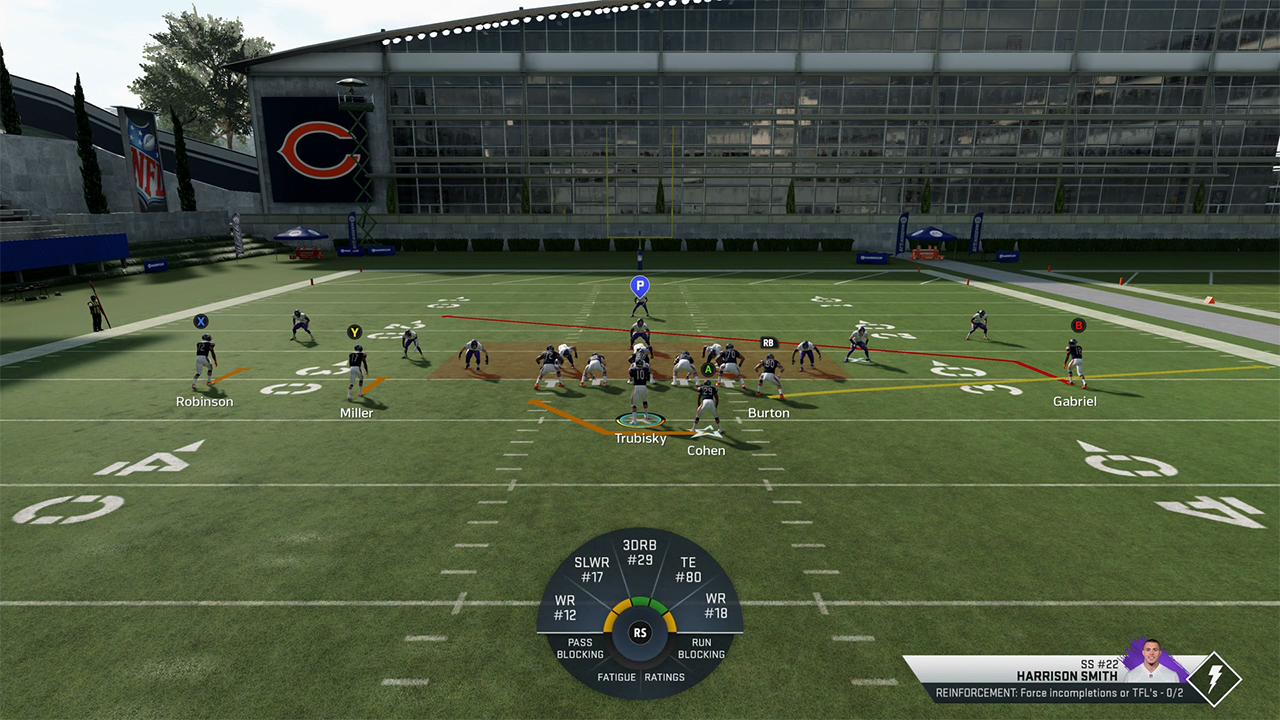Viewport: 1280px width, 720px height.
Task: Show Run Blocking on the wheel
Action: click(x=701, y=649)
